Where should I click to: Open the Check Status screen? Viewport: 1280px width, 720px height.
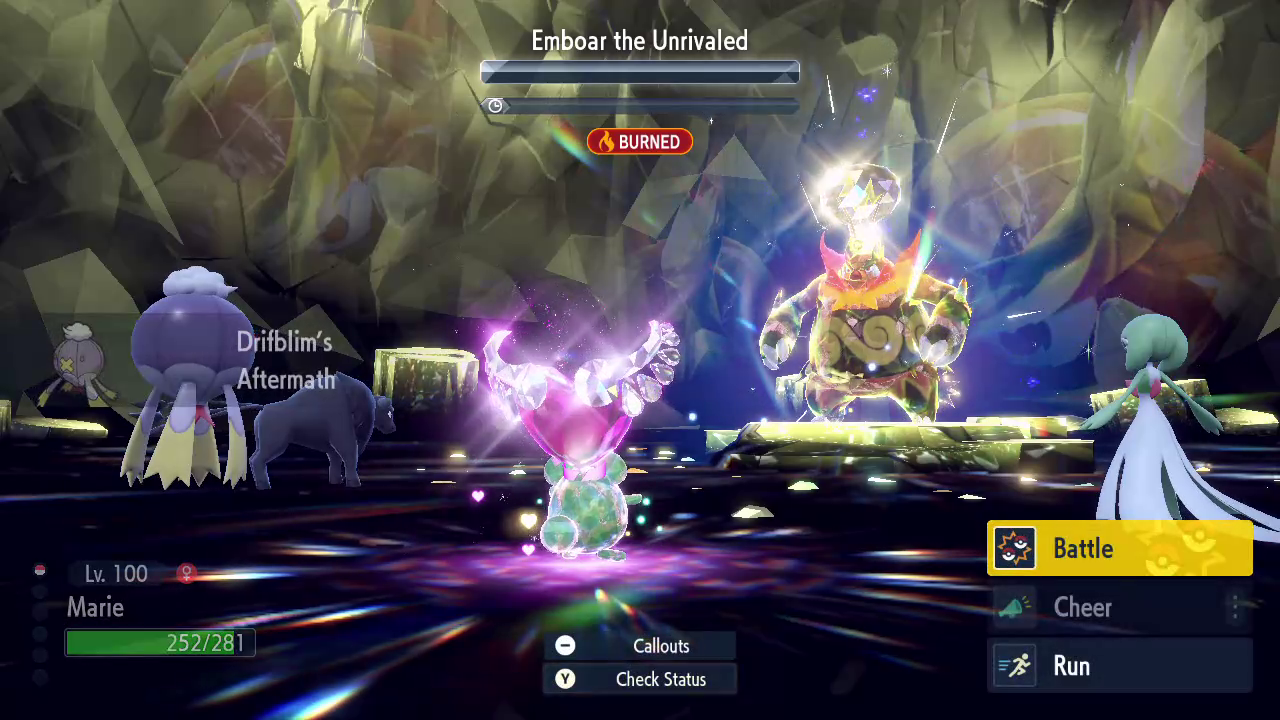640,679
